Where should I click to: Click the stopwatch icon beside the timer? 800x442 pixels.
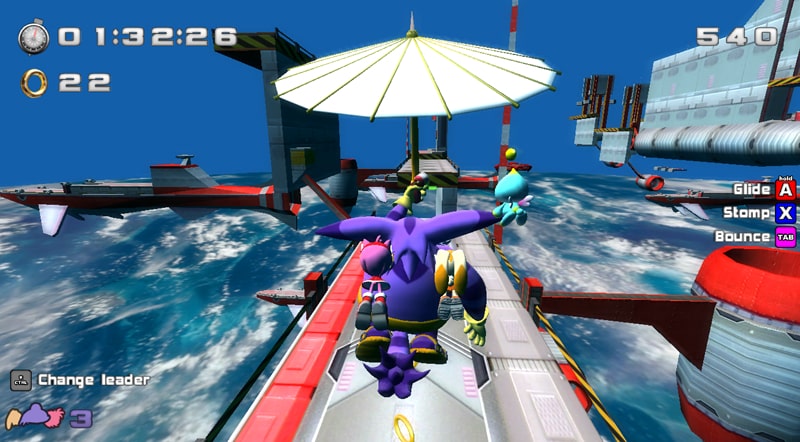pyautogui.click(x=33, y=38)
